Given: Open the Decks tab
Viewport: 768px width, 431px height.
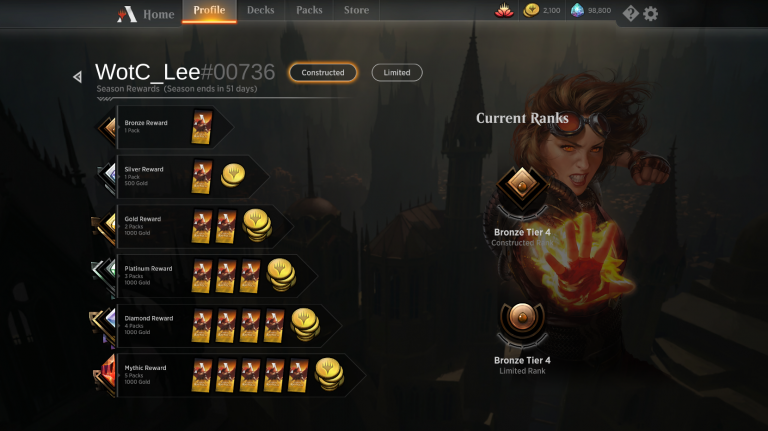Looking at the screenshot, I should pyautogui.click(x=261, y=11).
